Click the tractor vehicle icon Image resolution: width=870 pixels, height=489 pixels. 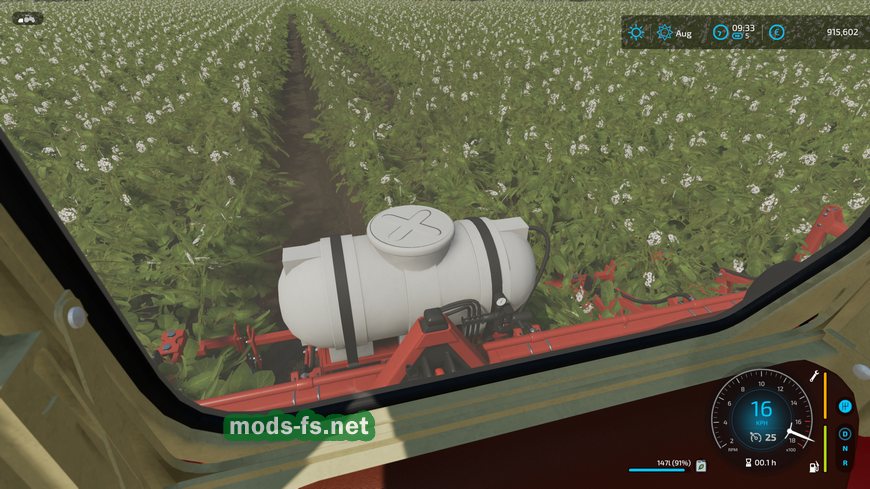(27, 17)
